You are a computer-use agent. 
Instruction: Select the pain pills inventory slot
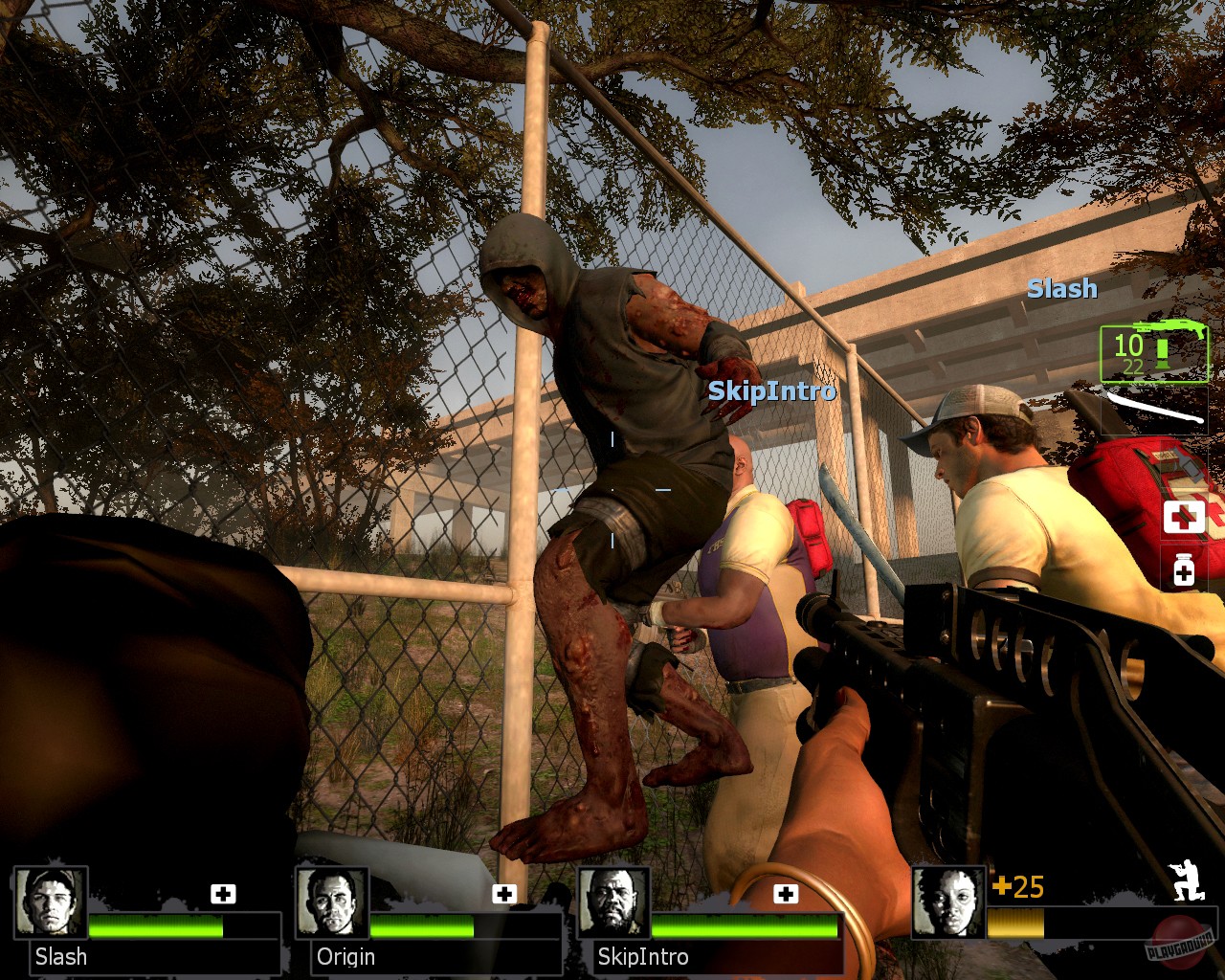(x=1184, y=571)
